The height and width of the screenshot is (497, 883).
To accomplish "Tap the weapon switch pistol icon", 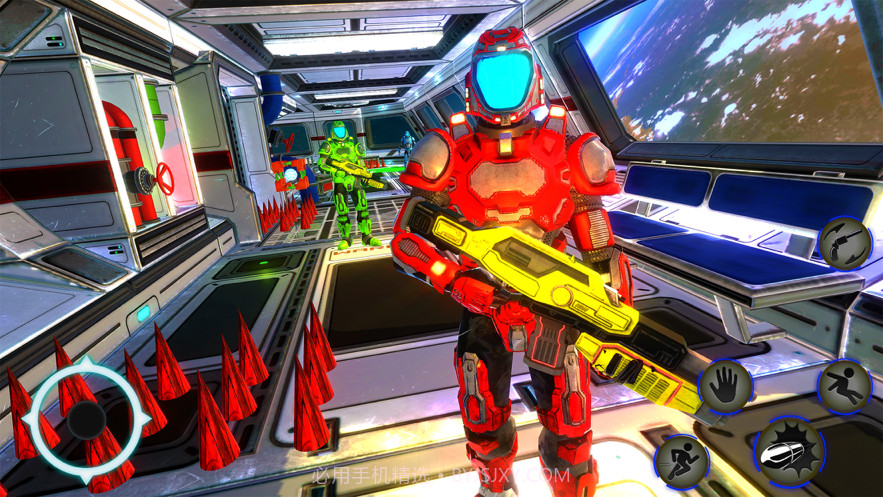I will 846,244.
